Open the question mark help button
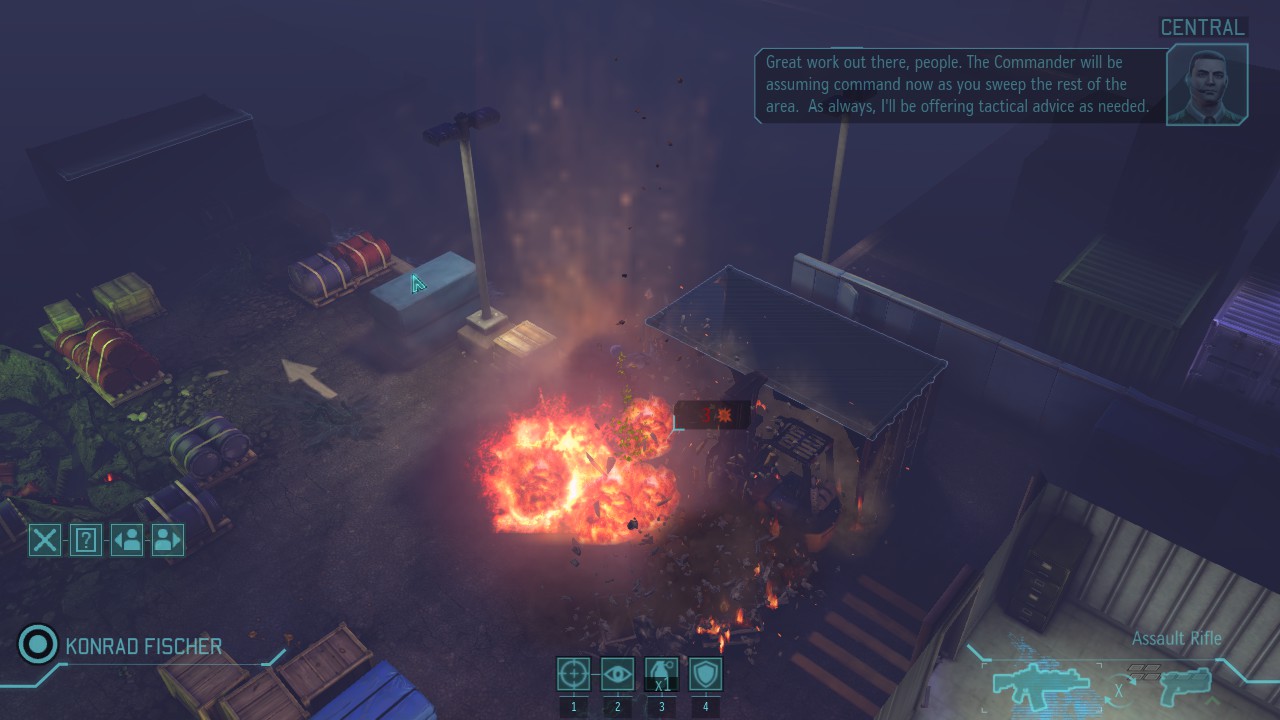The width and height of the screenshot is (1280, 720). coord(86,540)
